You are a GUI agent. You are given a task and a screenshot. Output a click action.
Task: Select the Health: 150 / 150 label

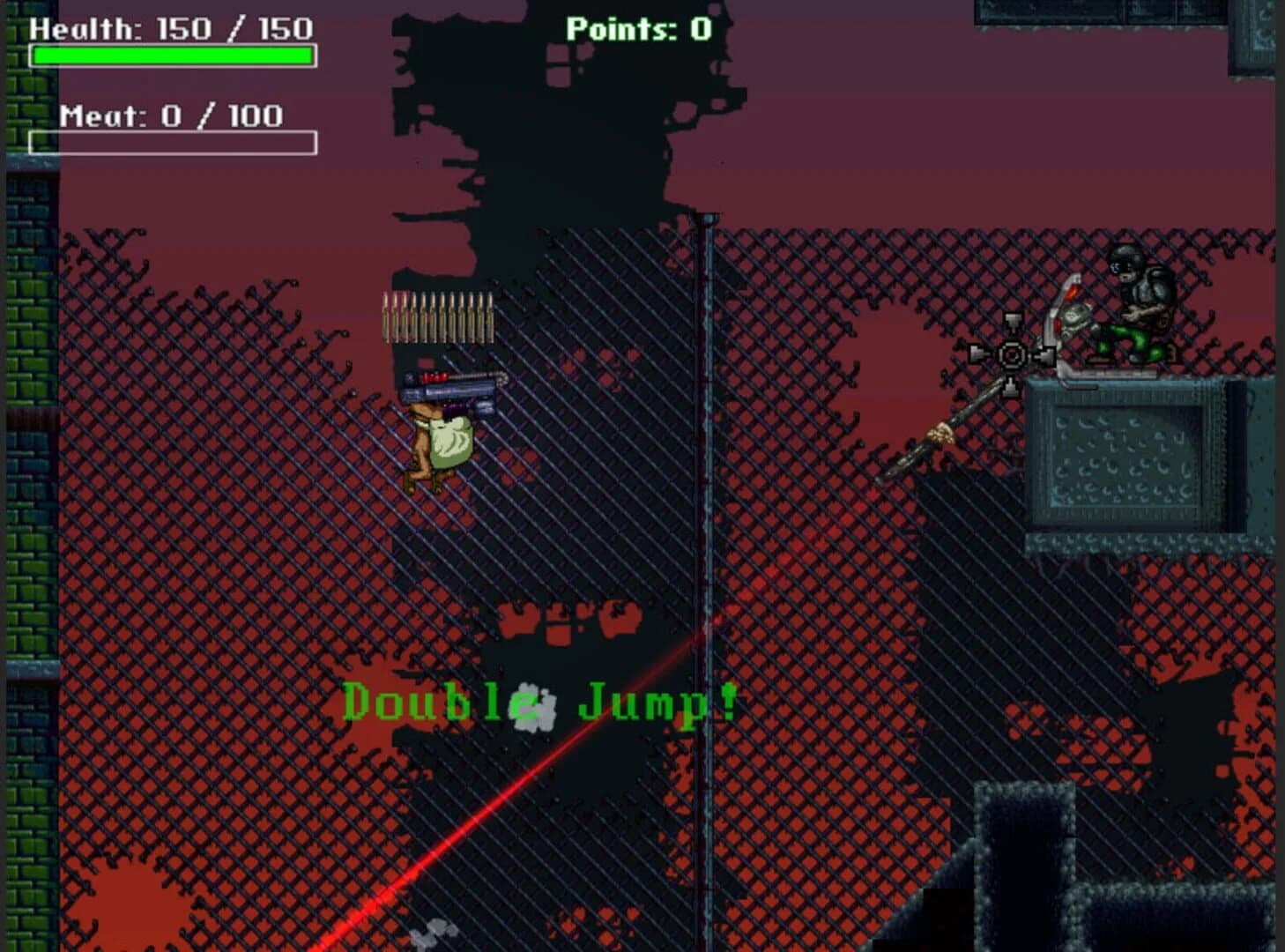point(170,28)
